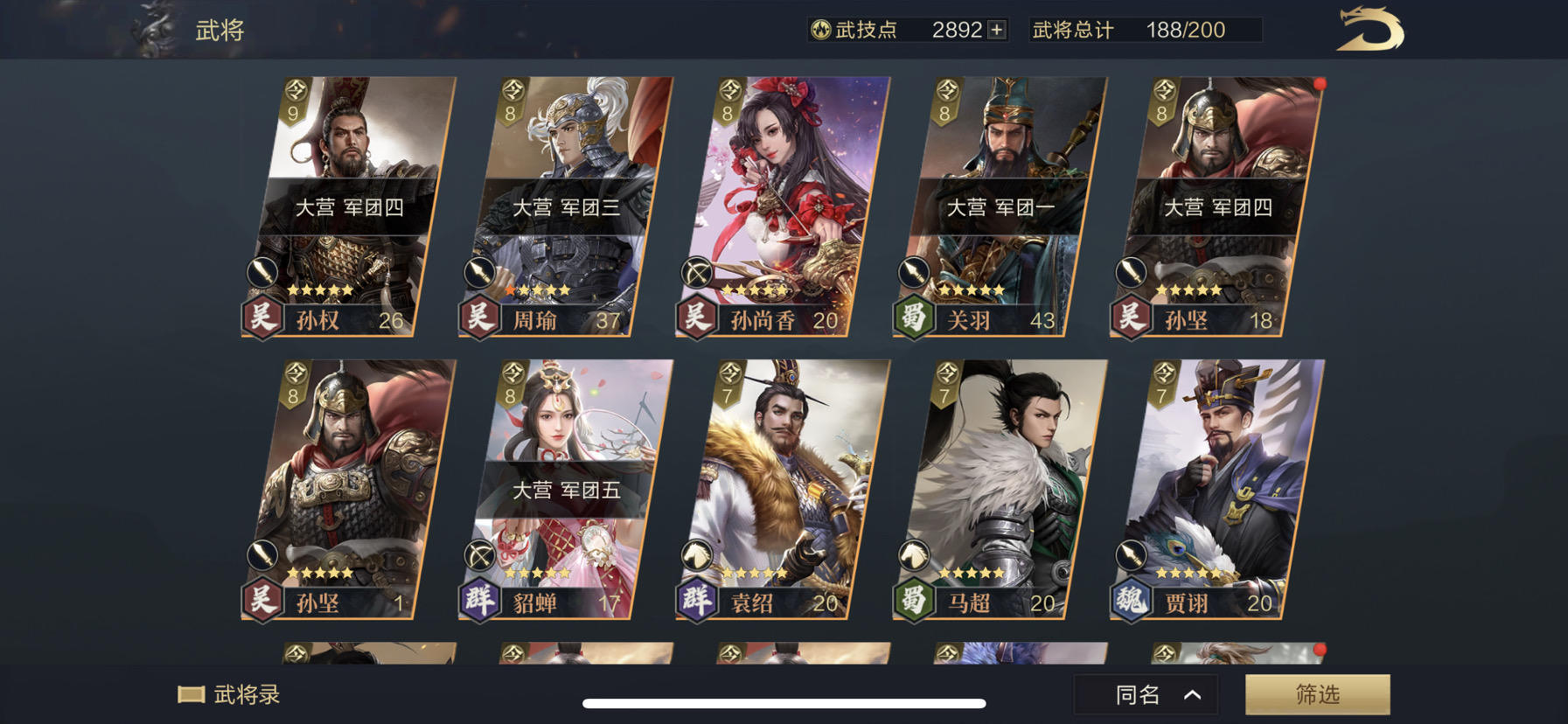Collapse the 同名 dropdown chevron
1568x724 pixels.
[x=1190, y=693]
